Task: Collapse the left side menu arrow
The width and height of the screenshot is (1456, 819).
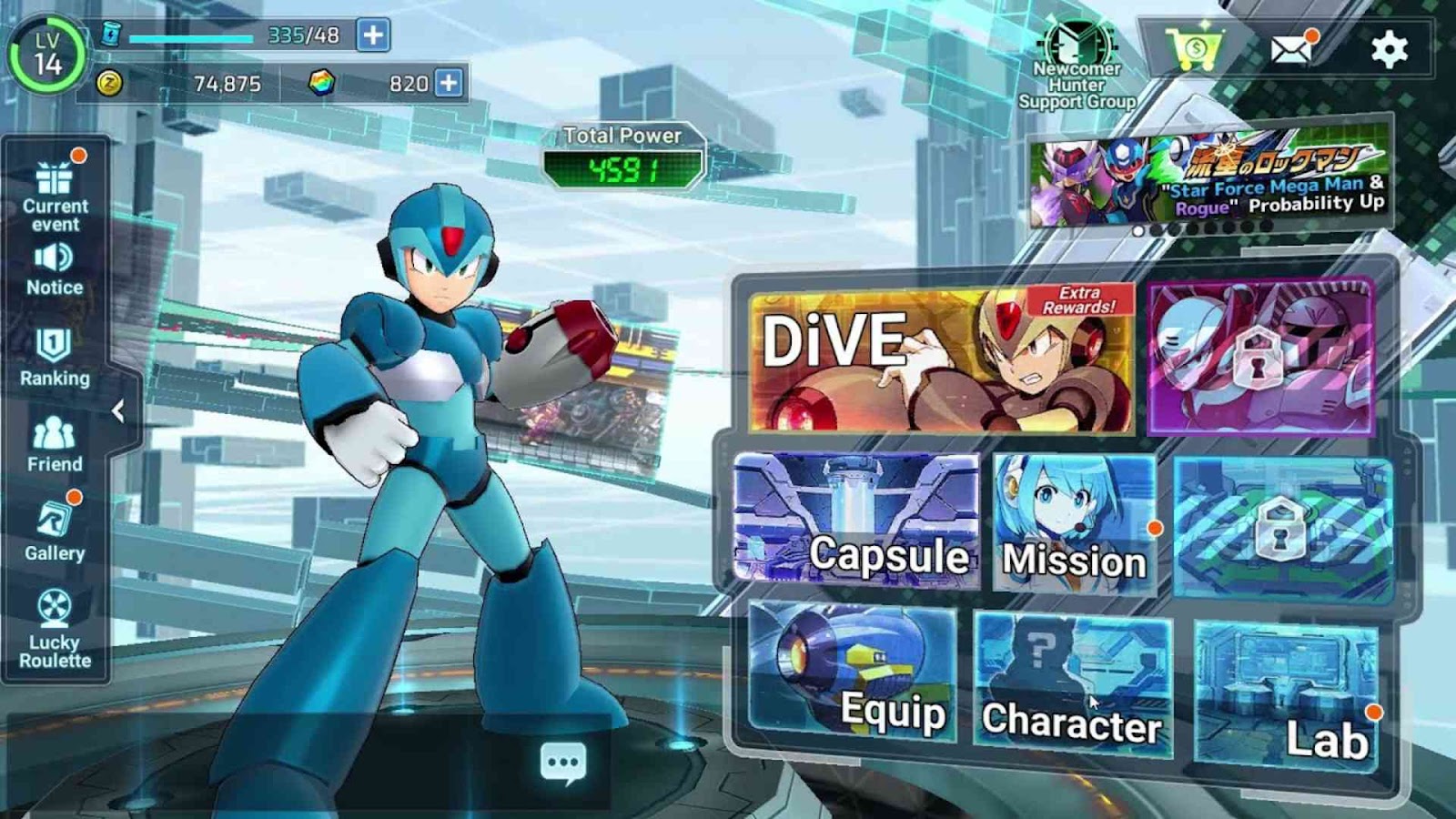Action: click(118, 411)
